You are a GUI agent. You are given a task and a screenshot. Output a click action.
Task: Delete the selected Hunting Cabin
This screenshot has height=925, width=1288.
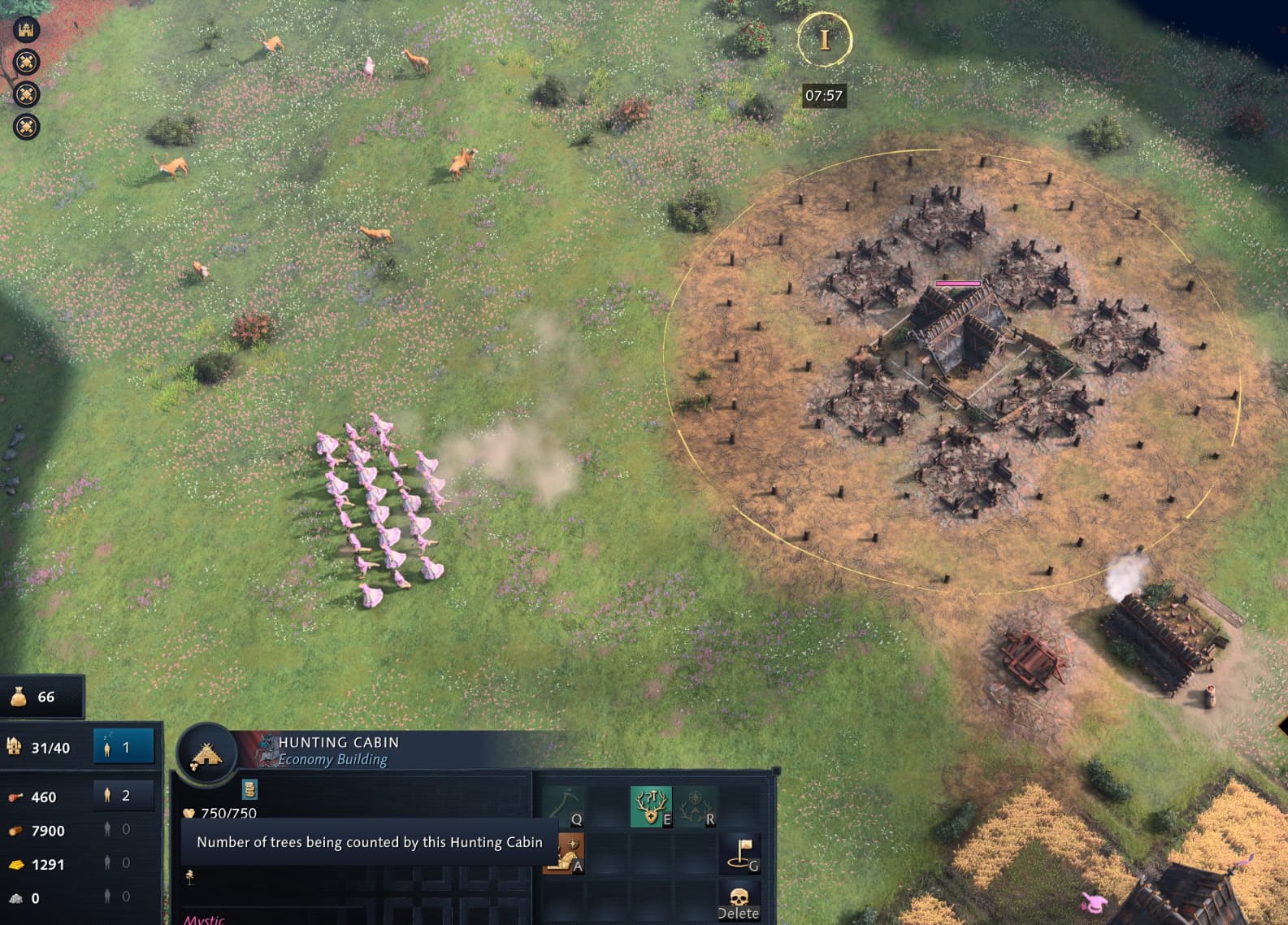(x=739, y=901)
